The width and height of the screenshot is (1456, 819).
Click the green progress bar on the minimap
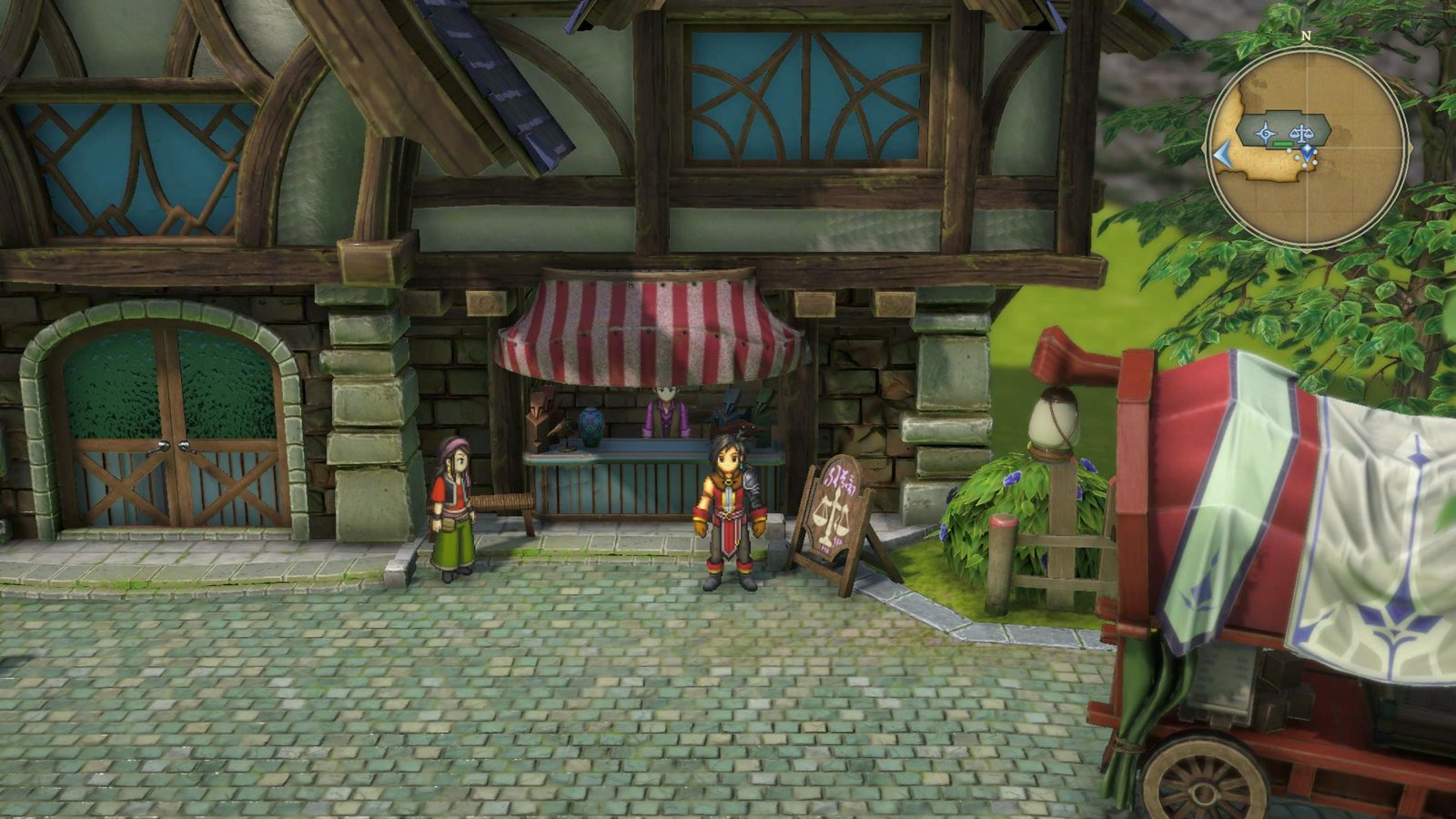click(x=1282, y=144)
